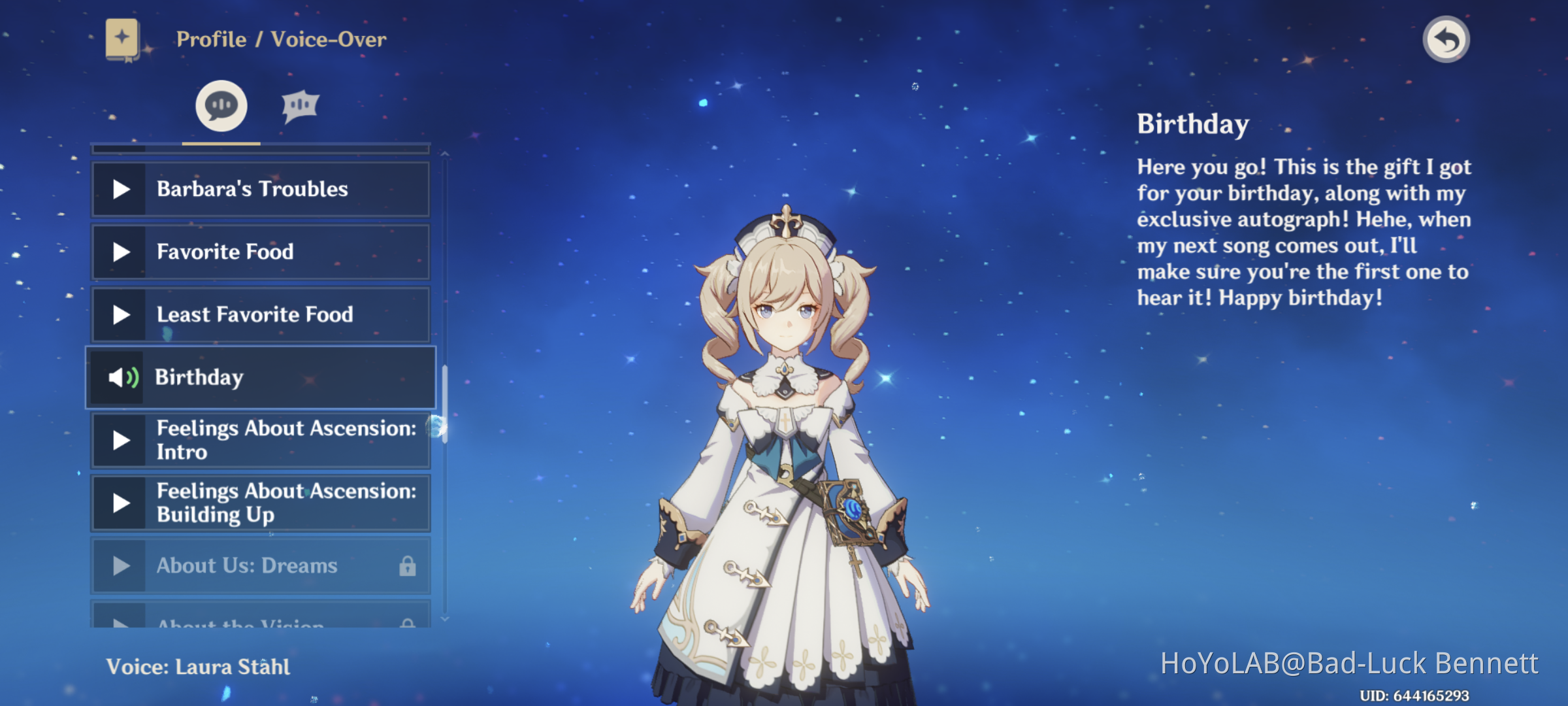Play Feelings About Ascension: Building Up

(120, 503)
